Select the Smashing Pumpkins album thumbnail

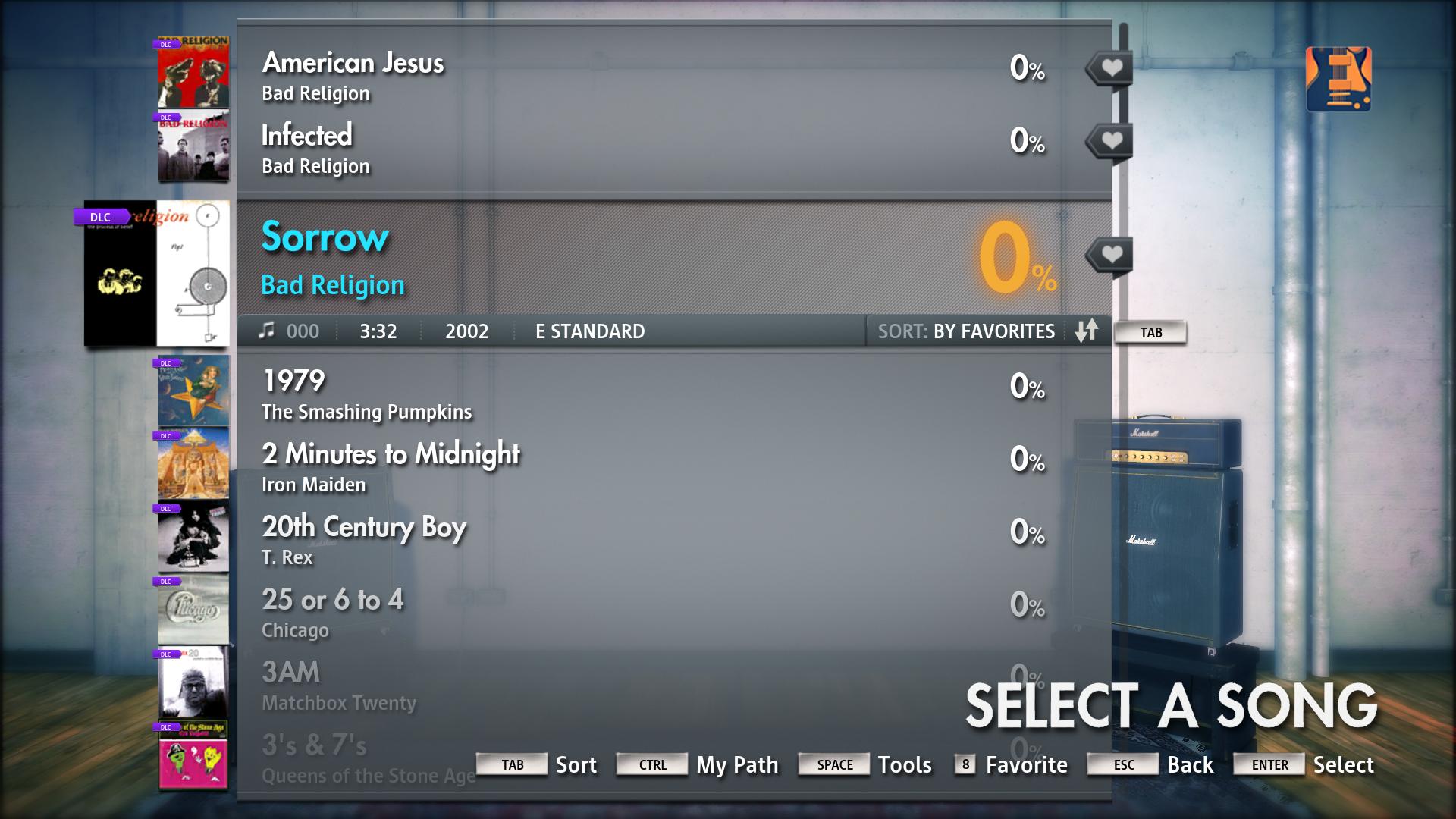[x=193, y=391]
